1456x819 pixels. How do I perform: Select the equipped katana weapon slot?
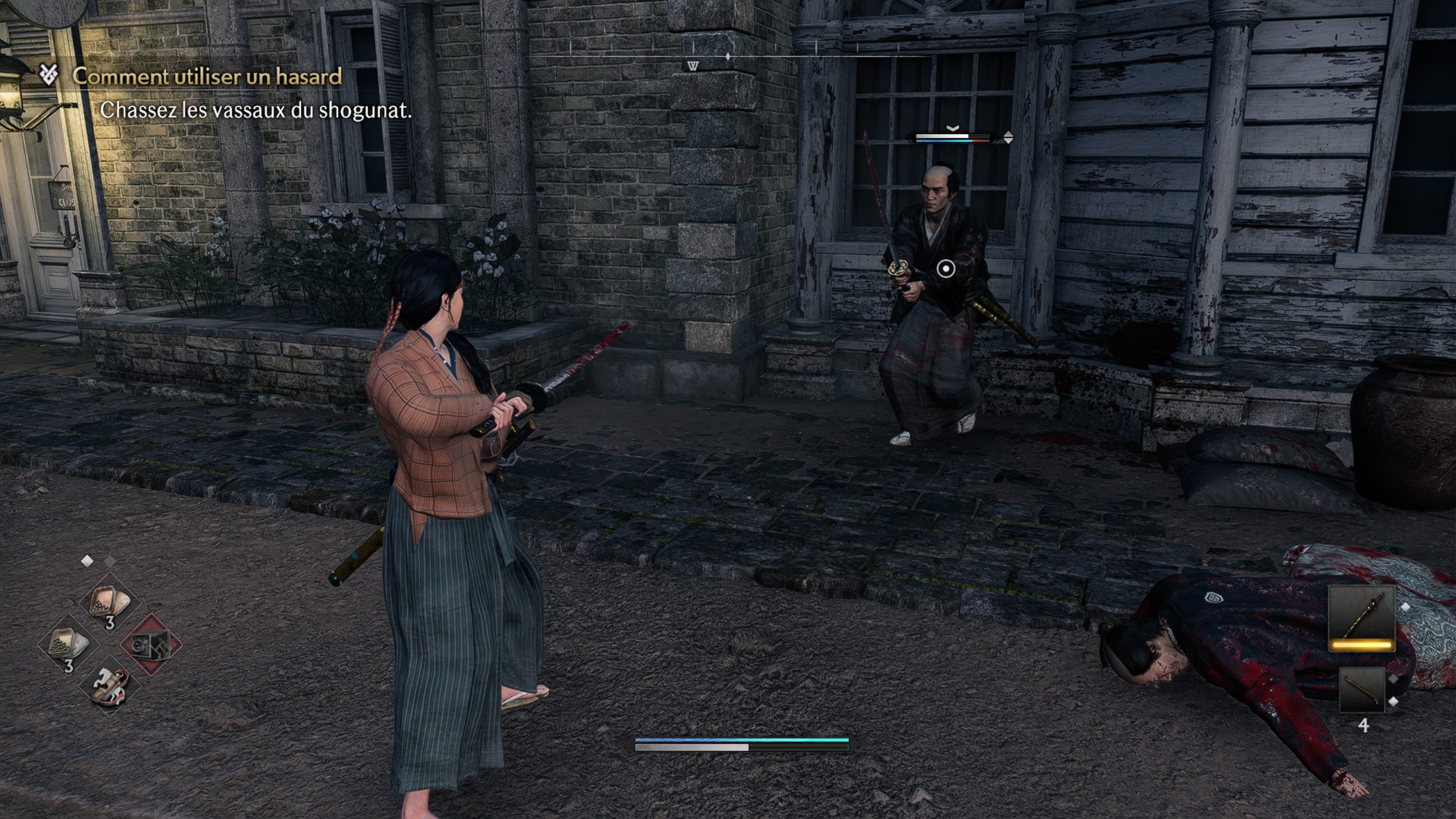tap(1362, 619)
